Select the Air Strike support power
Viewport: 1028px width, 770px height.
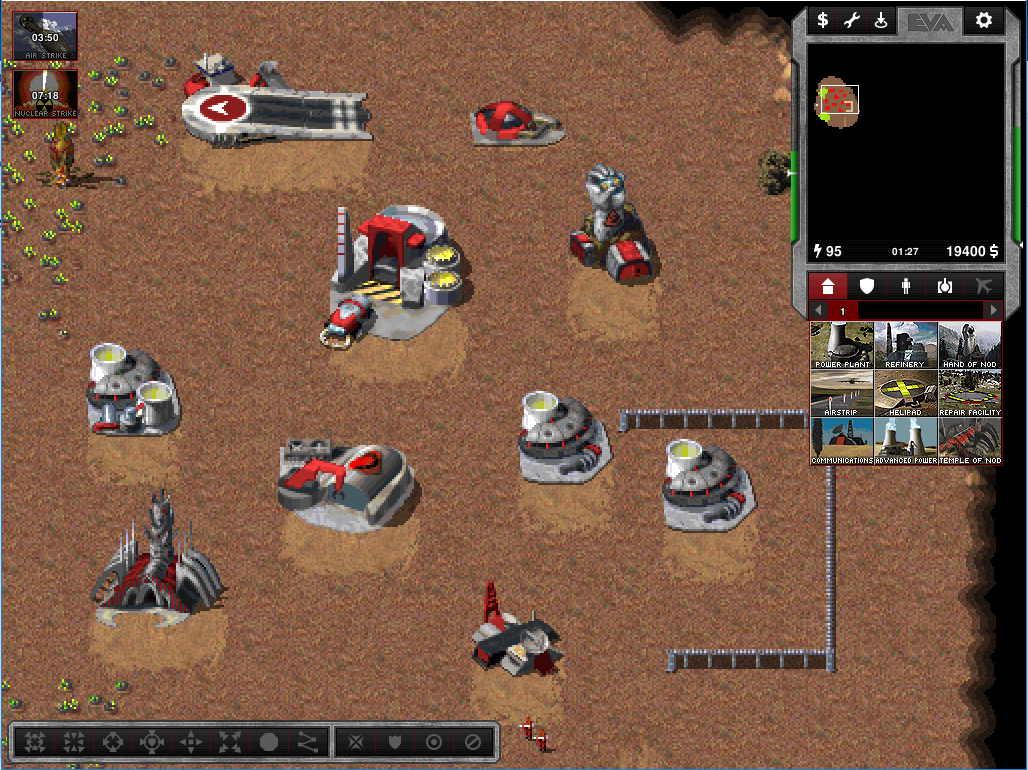pyautogui.click(x=45, y=36)
